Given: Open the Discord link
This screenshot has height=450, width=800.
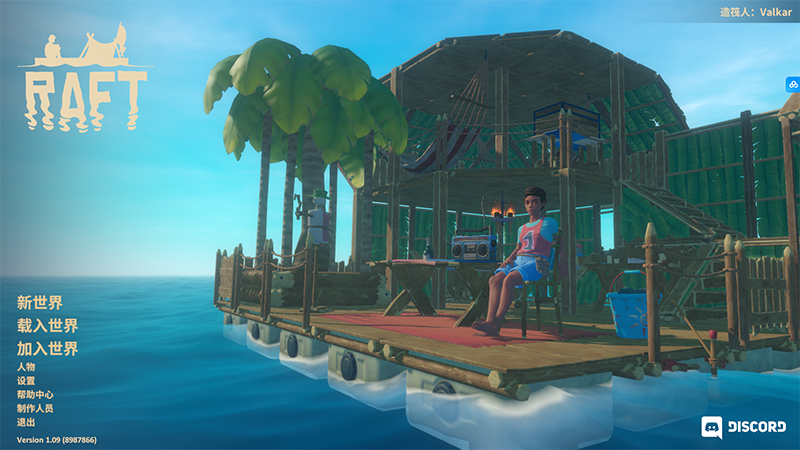Looking at the screenshot, I should point(743,427).
